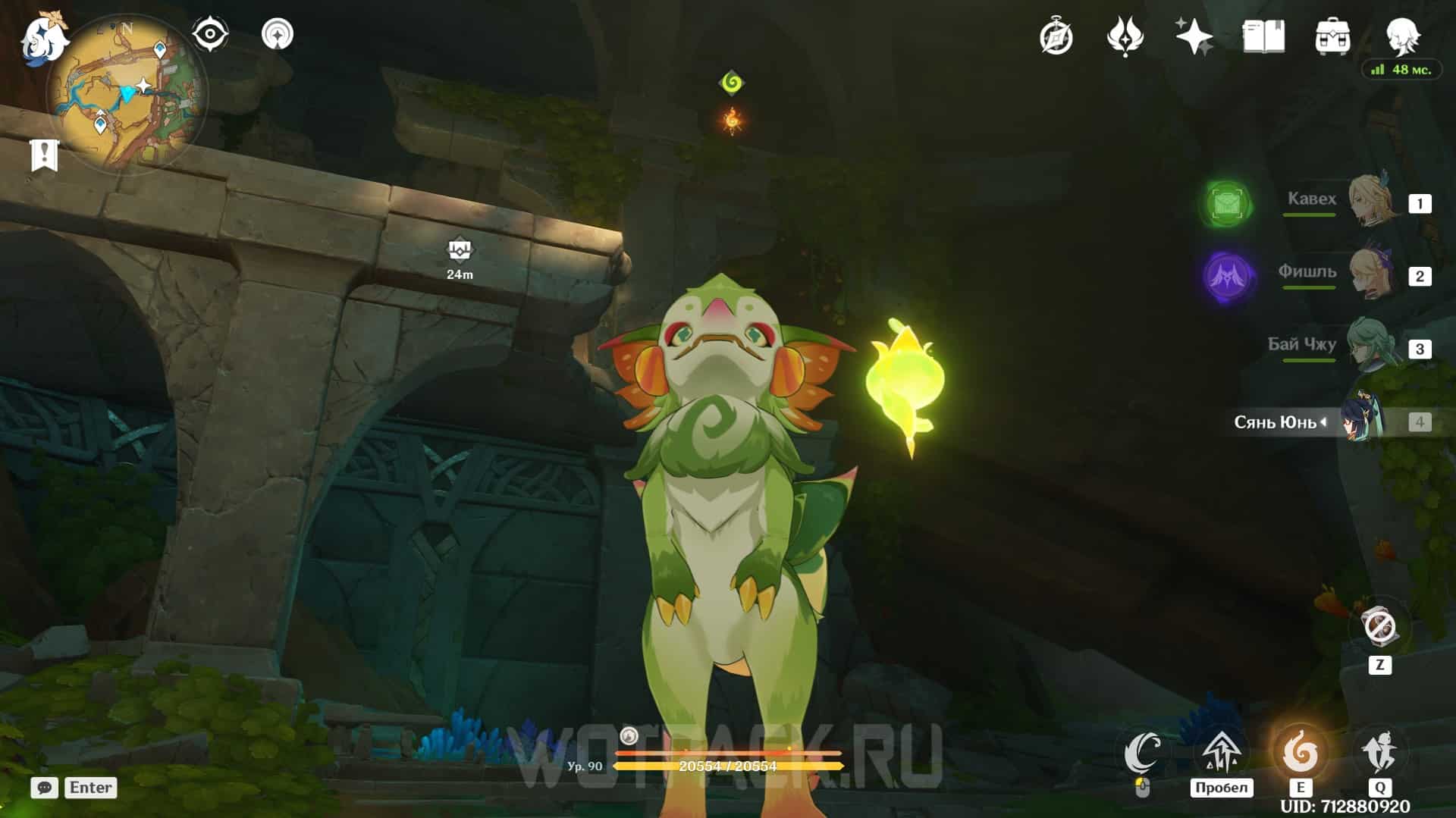Open the compass events icon
Screen dimensions: 1456x818
(1056, 37)
